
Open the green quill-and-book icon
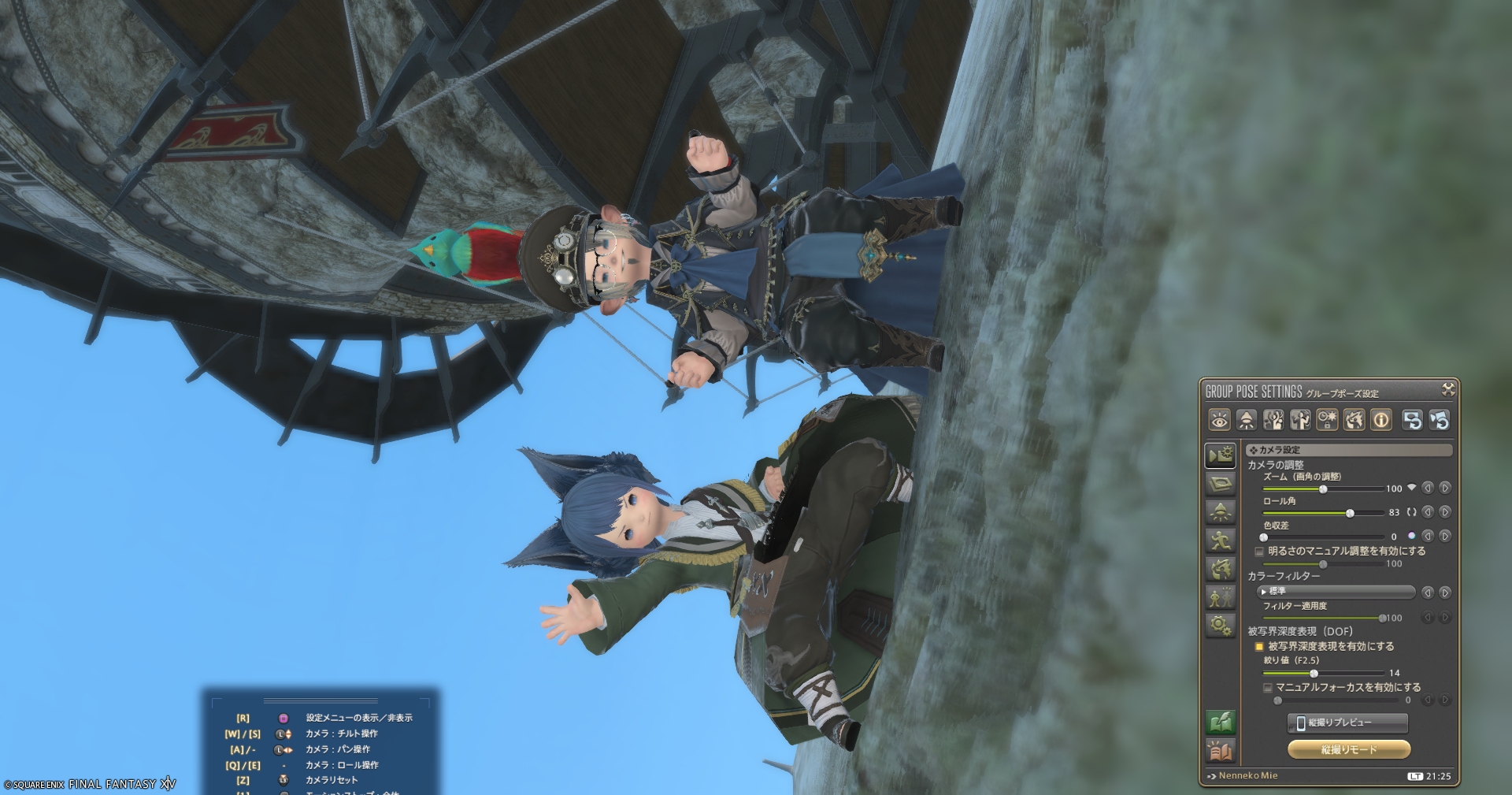[1220, 723]
